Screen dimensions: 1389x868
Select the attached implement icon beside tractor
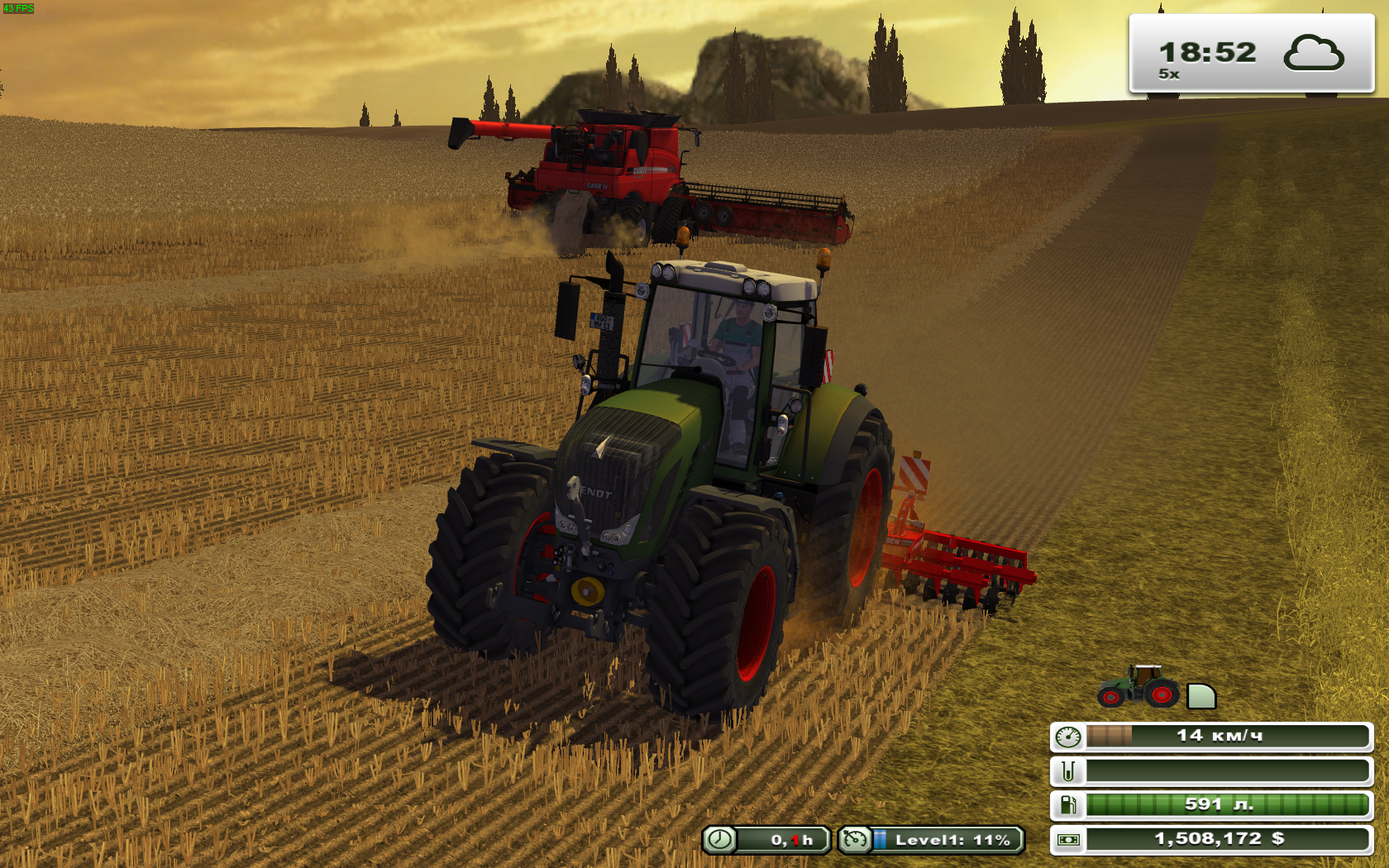[1200, 697]
